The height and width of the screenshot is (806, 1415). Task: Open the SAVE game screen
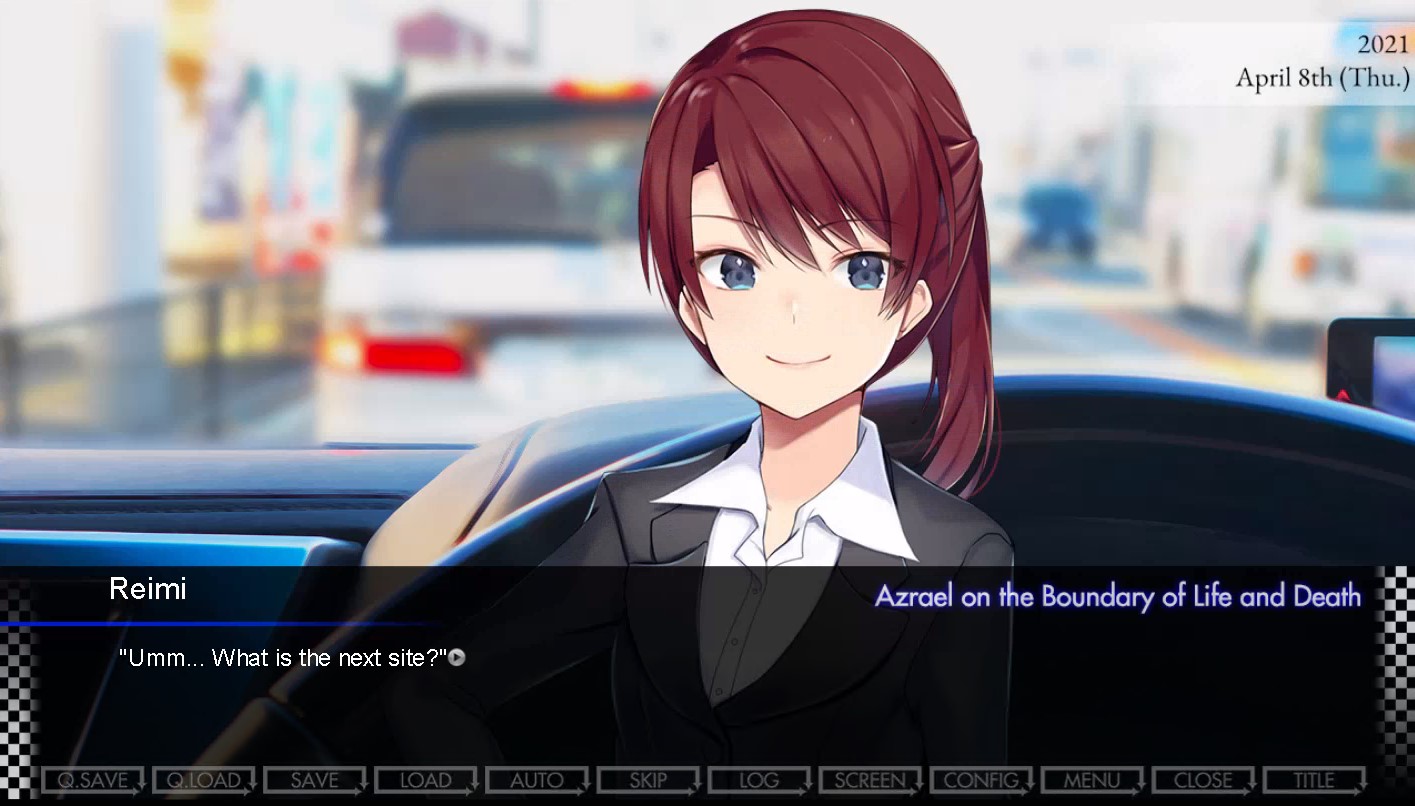[315, 780]
